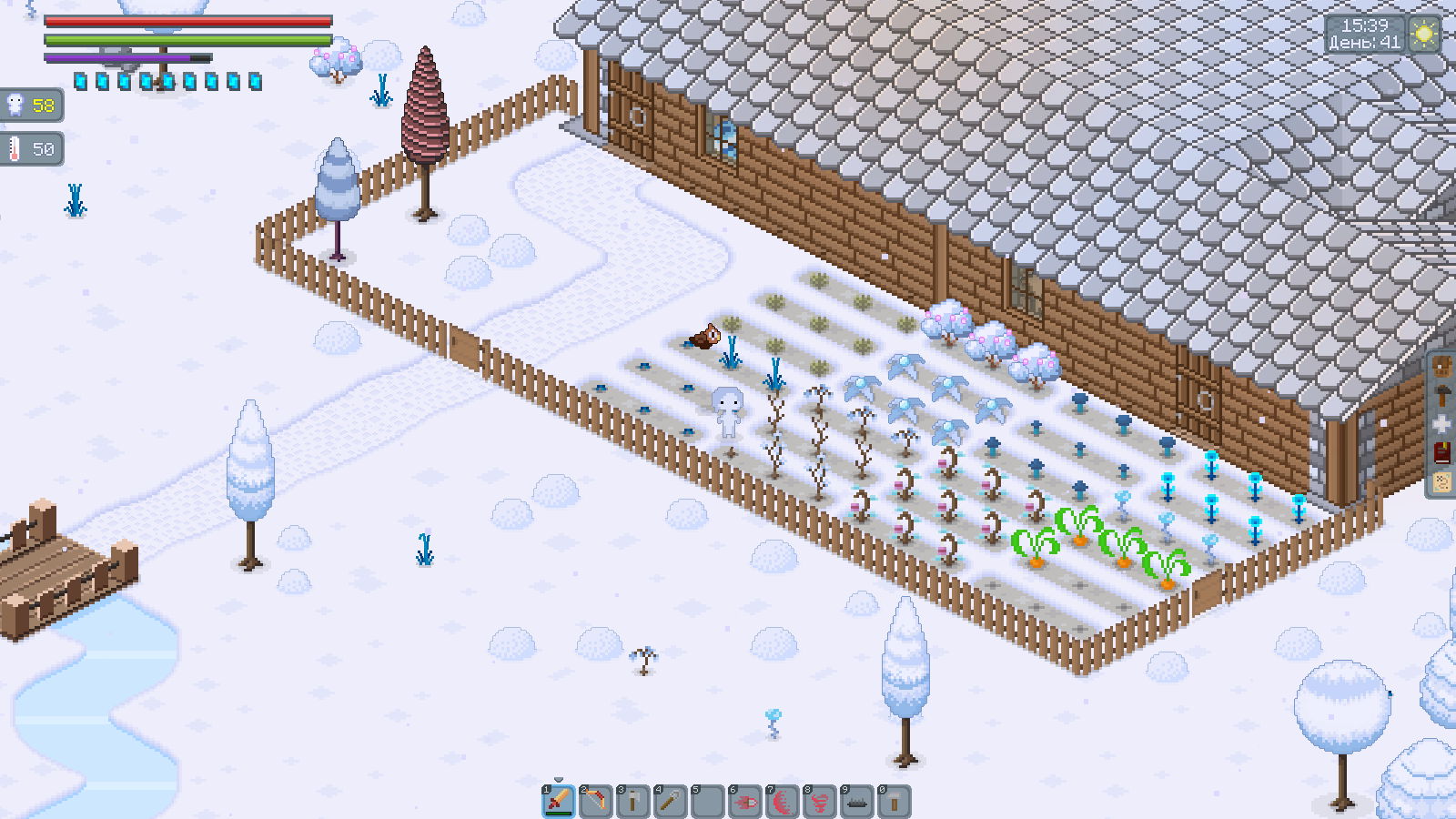The image size is (1456, 819).
Task: Use the red crescent slash skill
Action: pyautogui.click(x=783, y=801)
